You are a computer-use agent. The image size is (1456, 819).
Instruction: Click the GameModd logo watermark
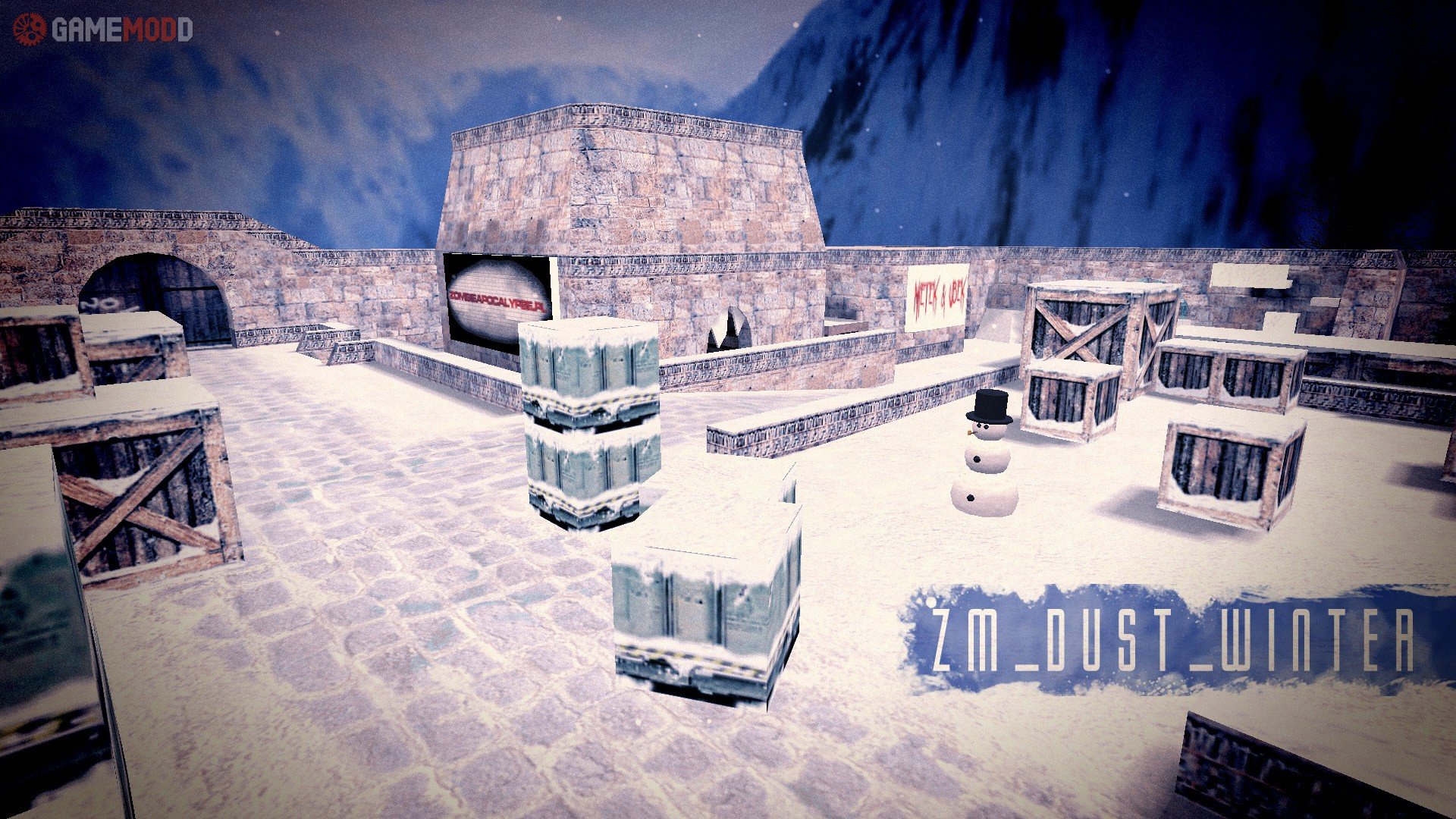point(102,30)
